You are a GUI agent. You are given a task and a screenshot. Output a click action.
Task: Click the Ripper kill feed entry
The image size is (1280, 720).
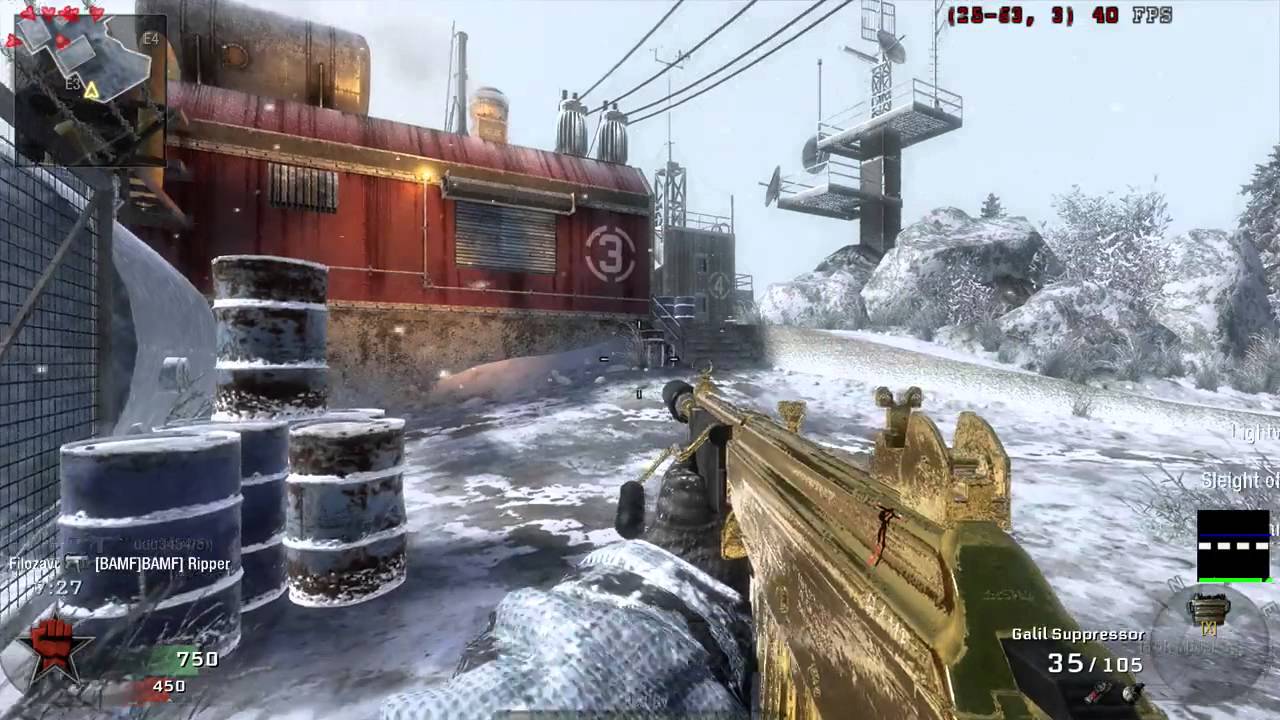click(x=162, y=564)
